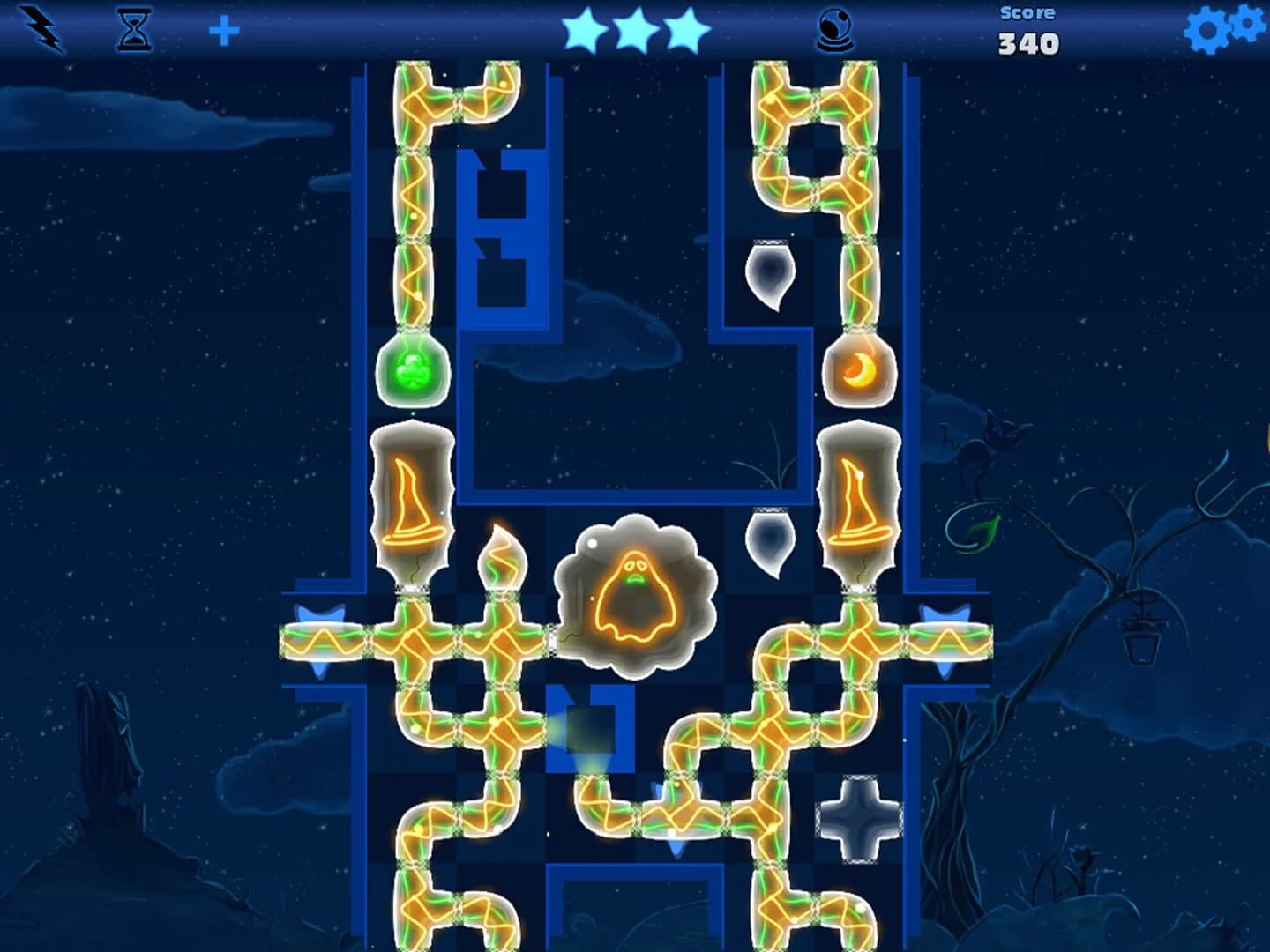
Task: Click the upper ghost droplet tile
Action: click(x=769, y=273)
